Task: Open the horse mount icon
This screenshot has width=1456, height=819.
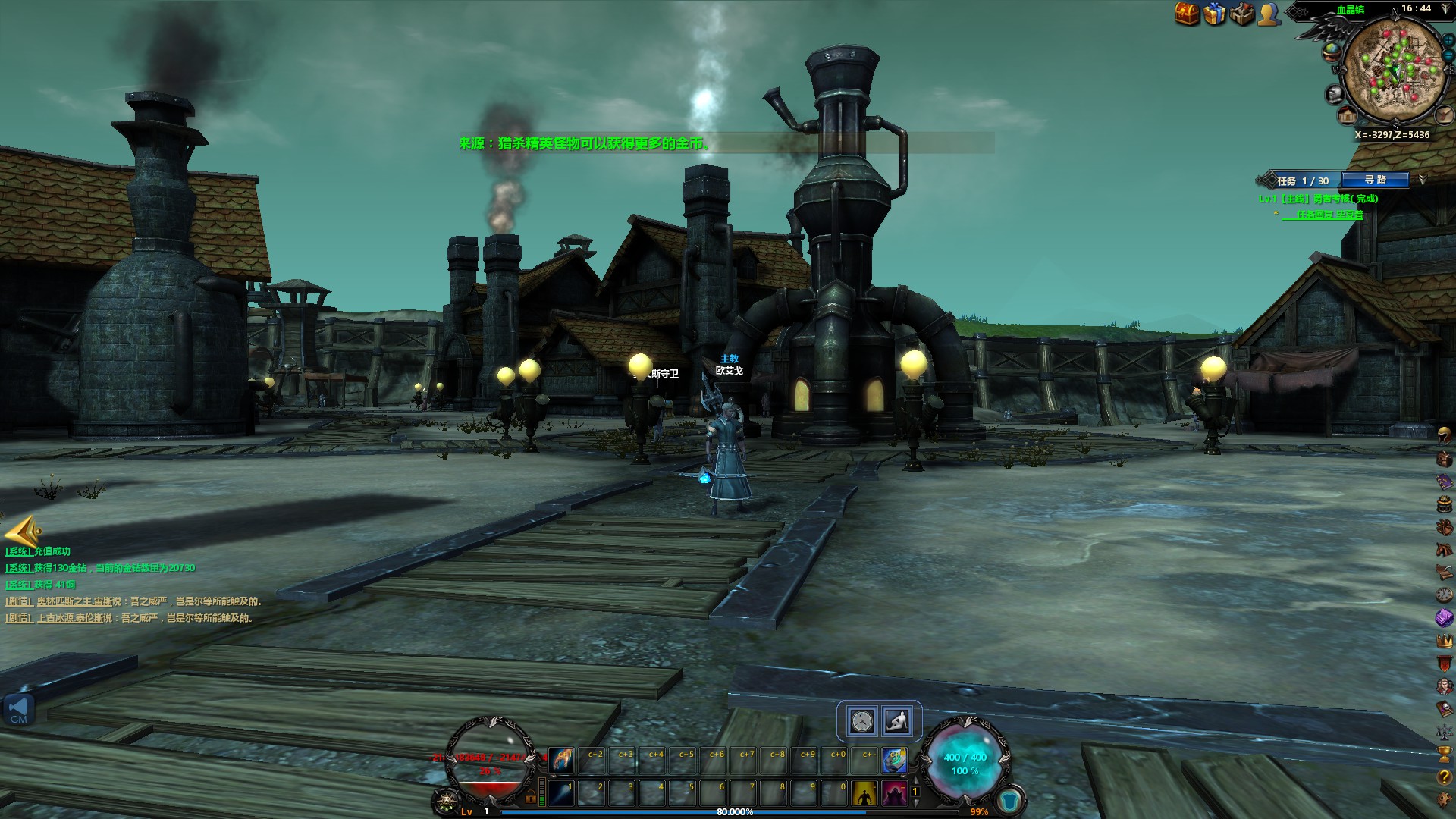Action: tap(1445, 548)
